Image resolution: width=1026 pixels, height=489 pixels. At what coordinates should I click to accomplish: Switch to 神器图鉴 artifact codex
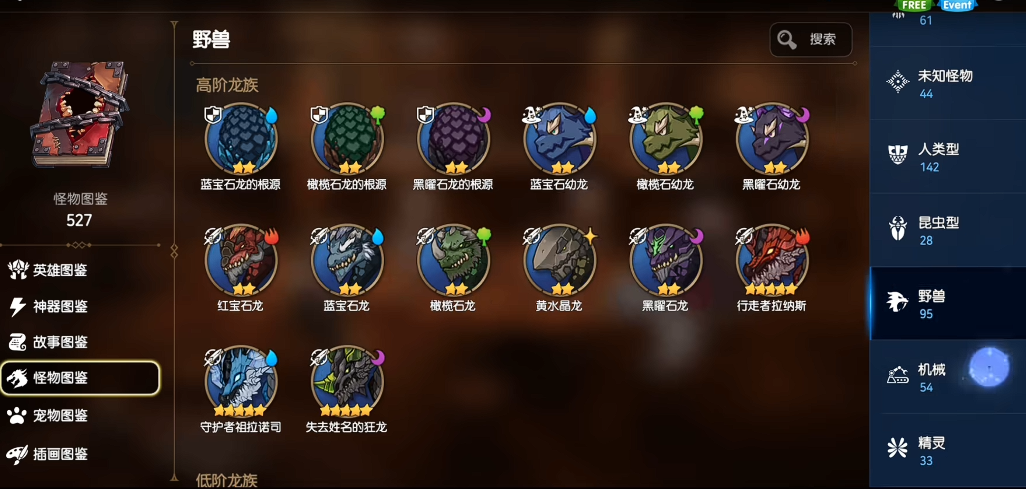tap(60, 306)
